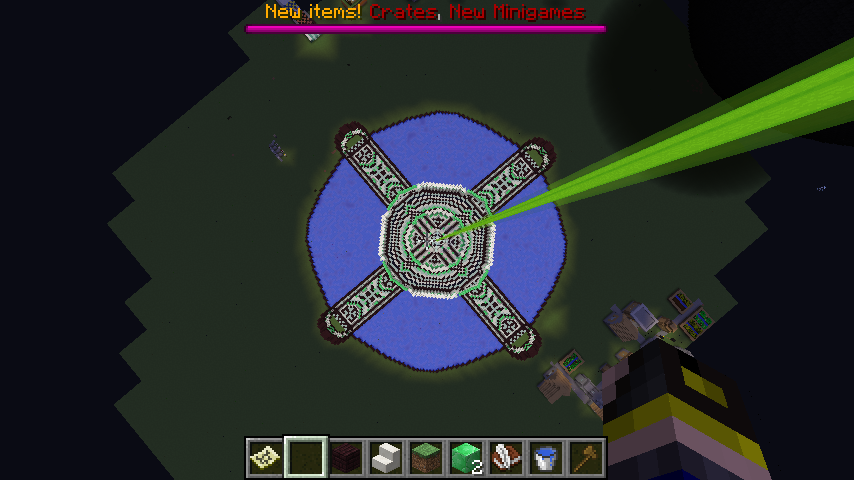
Task: Select the book and quill slot
Action: point(505,457)
